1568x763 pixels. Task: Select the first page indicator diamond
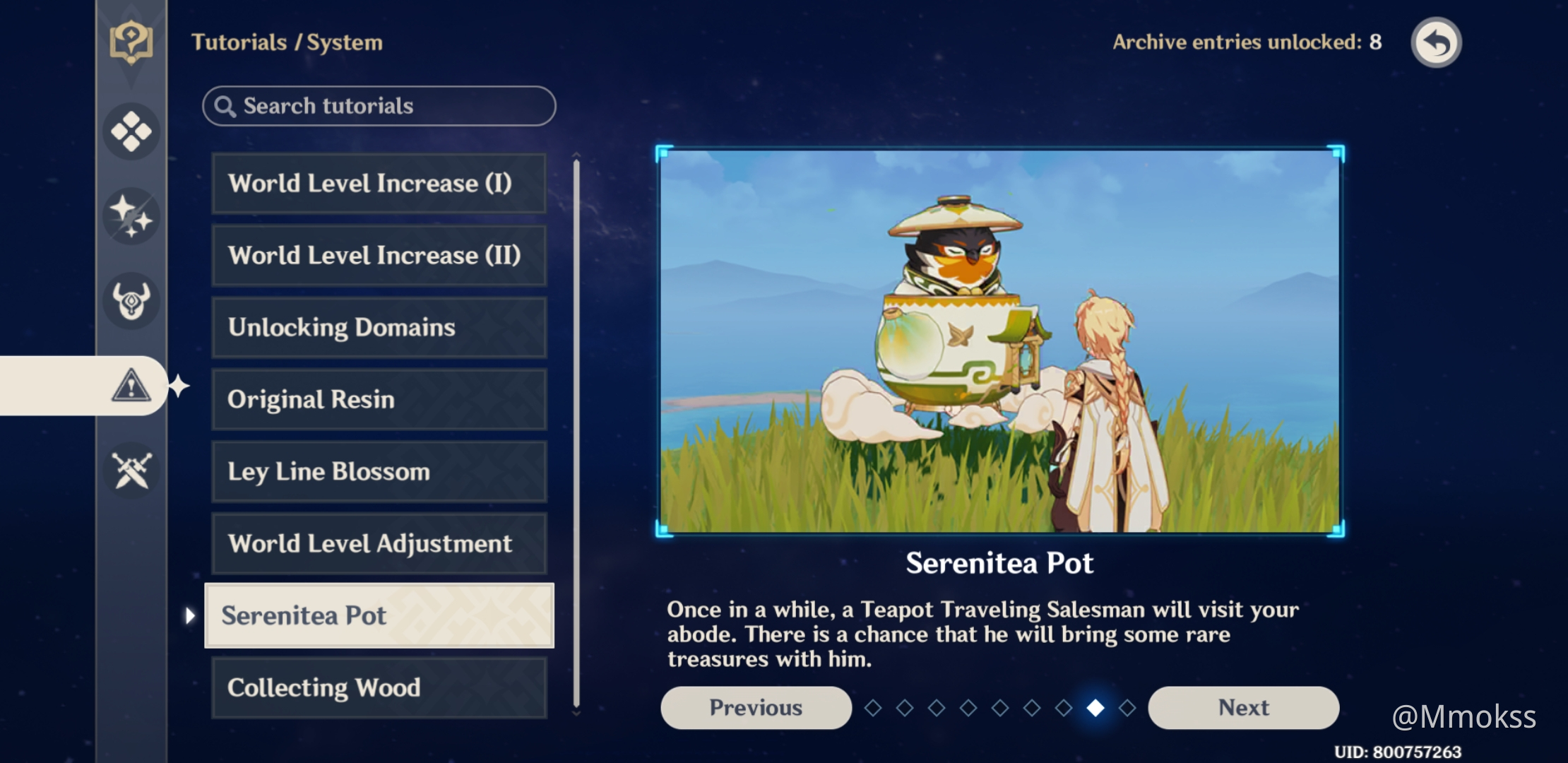[874, 708]
